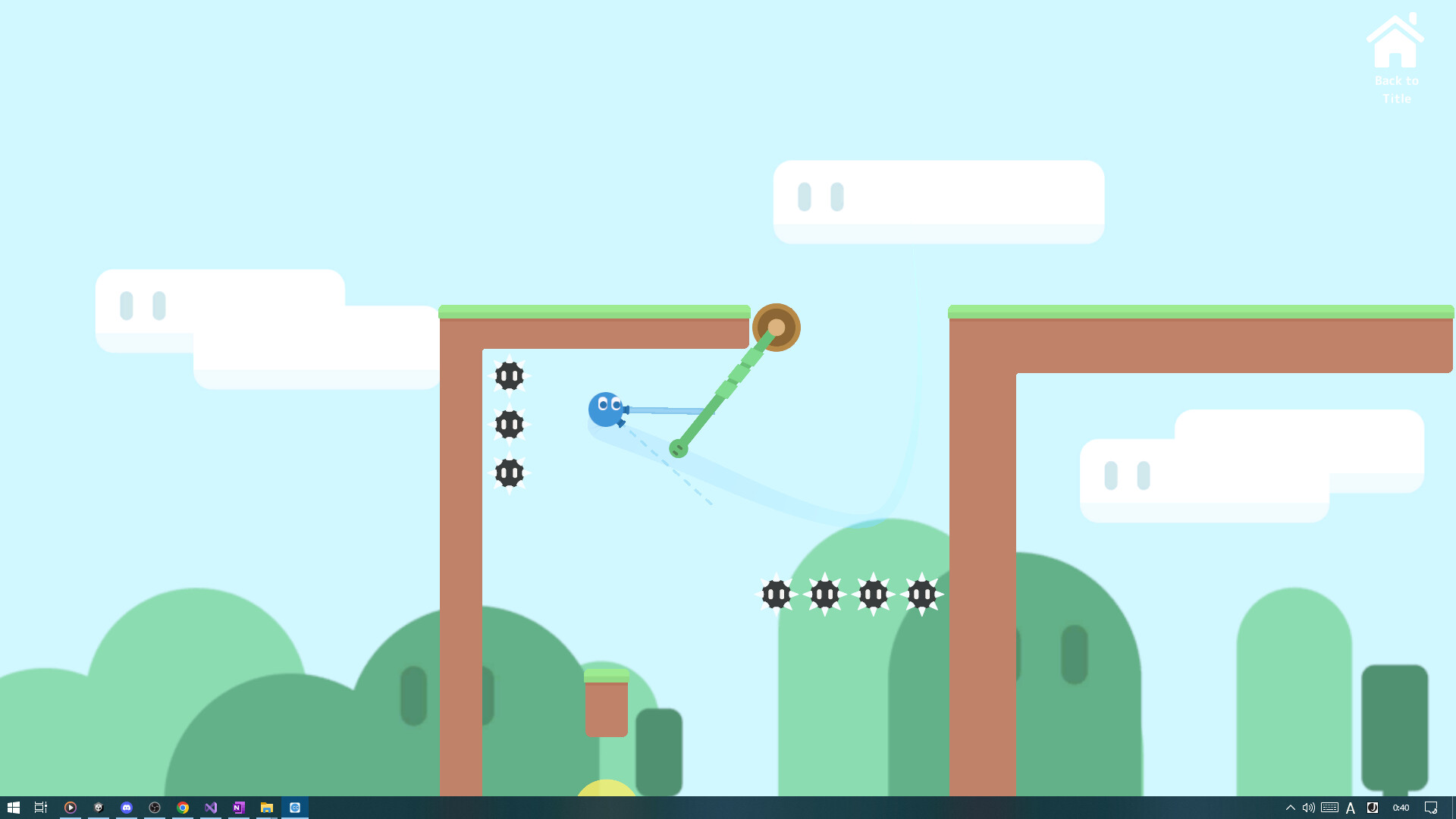Expand the hidden icons in the system tray
Viewport: 1456px width, 819px height.
click(1291, 808)
